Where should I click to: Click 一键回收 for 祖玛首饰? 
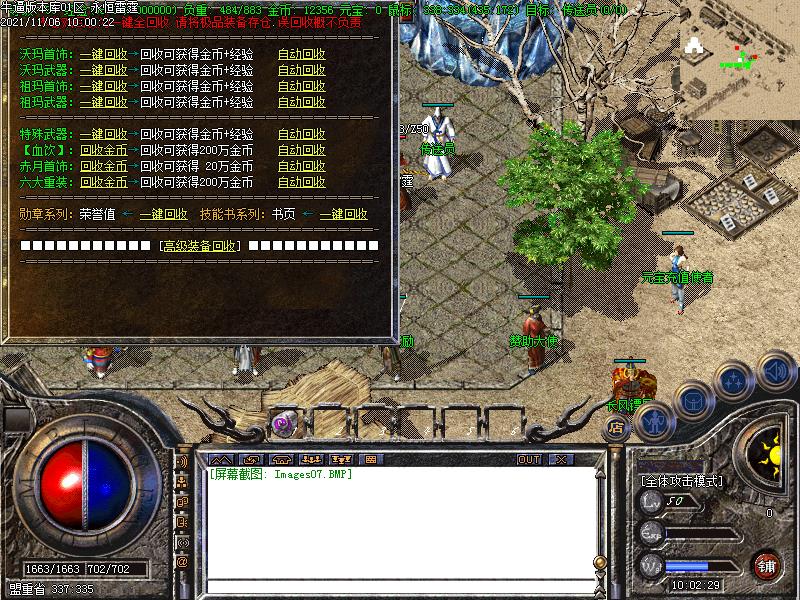point(104,86)
